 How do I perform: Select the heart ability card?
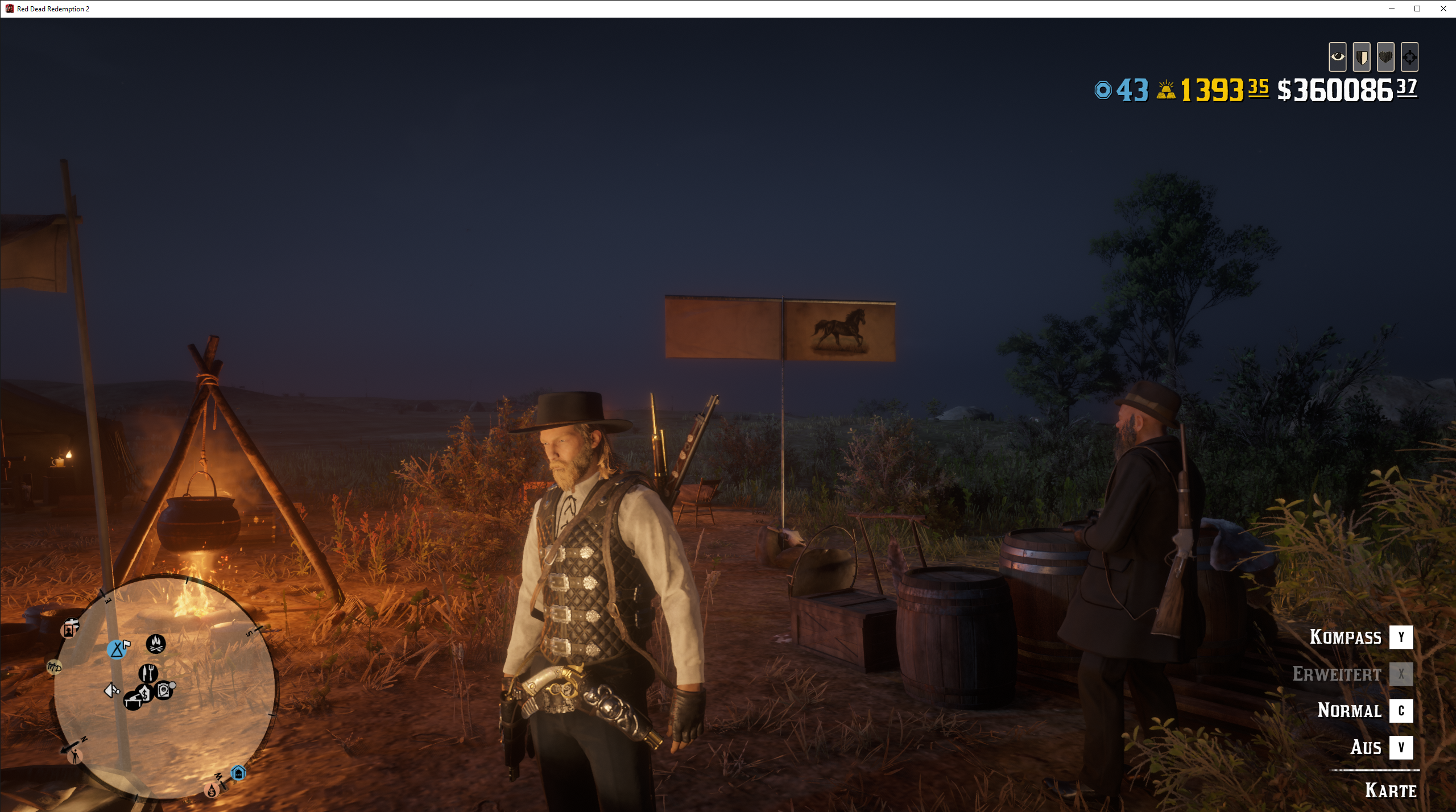pos(1385,57)
